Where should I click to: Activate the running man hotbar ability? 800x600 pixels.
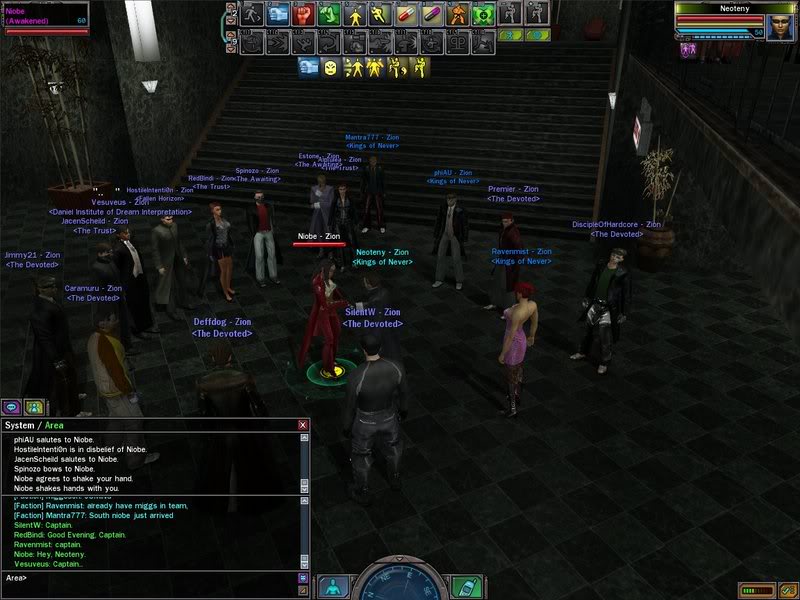251,14
